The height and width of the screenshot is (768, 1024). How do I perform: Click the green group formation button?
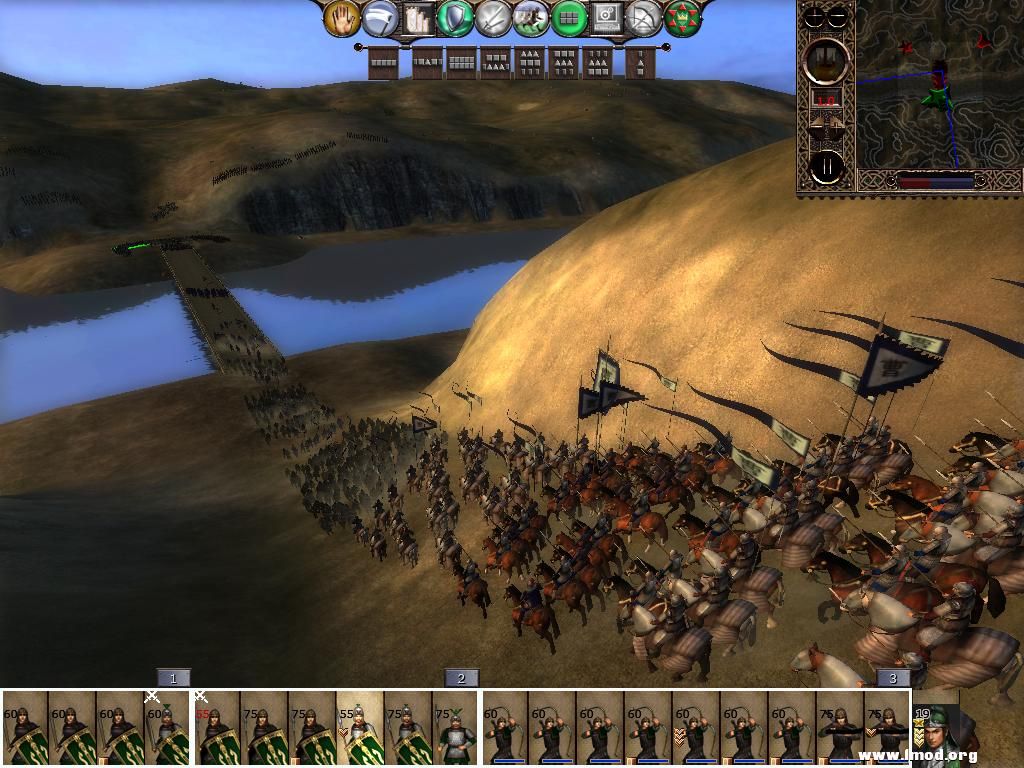567,18
